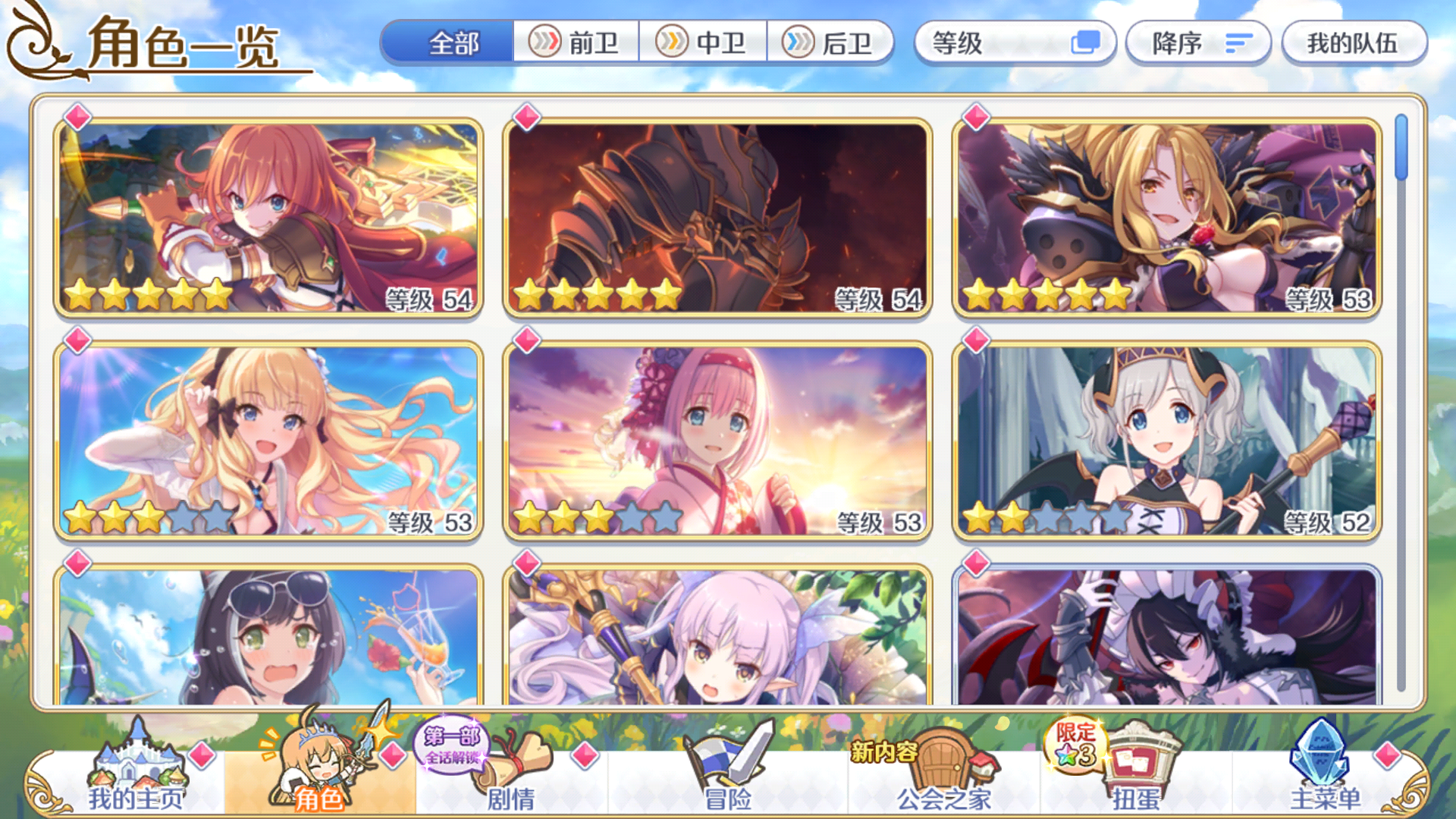Viewport: 1456px width, 819px height.
Task: Expand the 第一部全话解锁 story badge
Action: pyautogui.click(x=451, y=747)
